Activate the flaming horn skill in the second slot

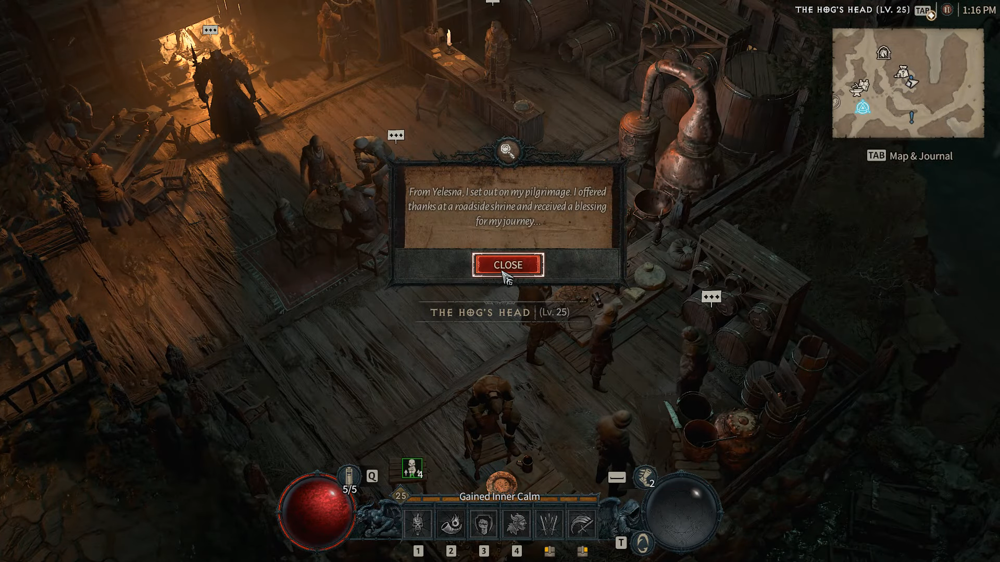pos(451,523)
